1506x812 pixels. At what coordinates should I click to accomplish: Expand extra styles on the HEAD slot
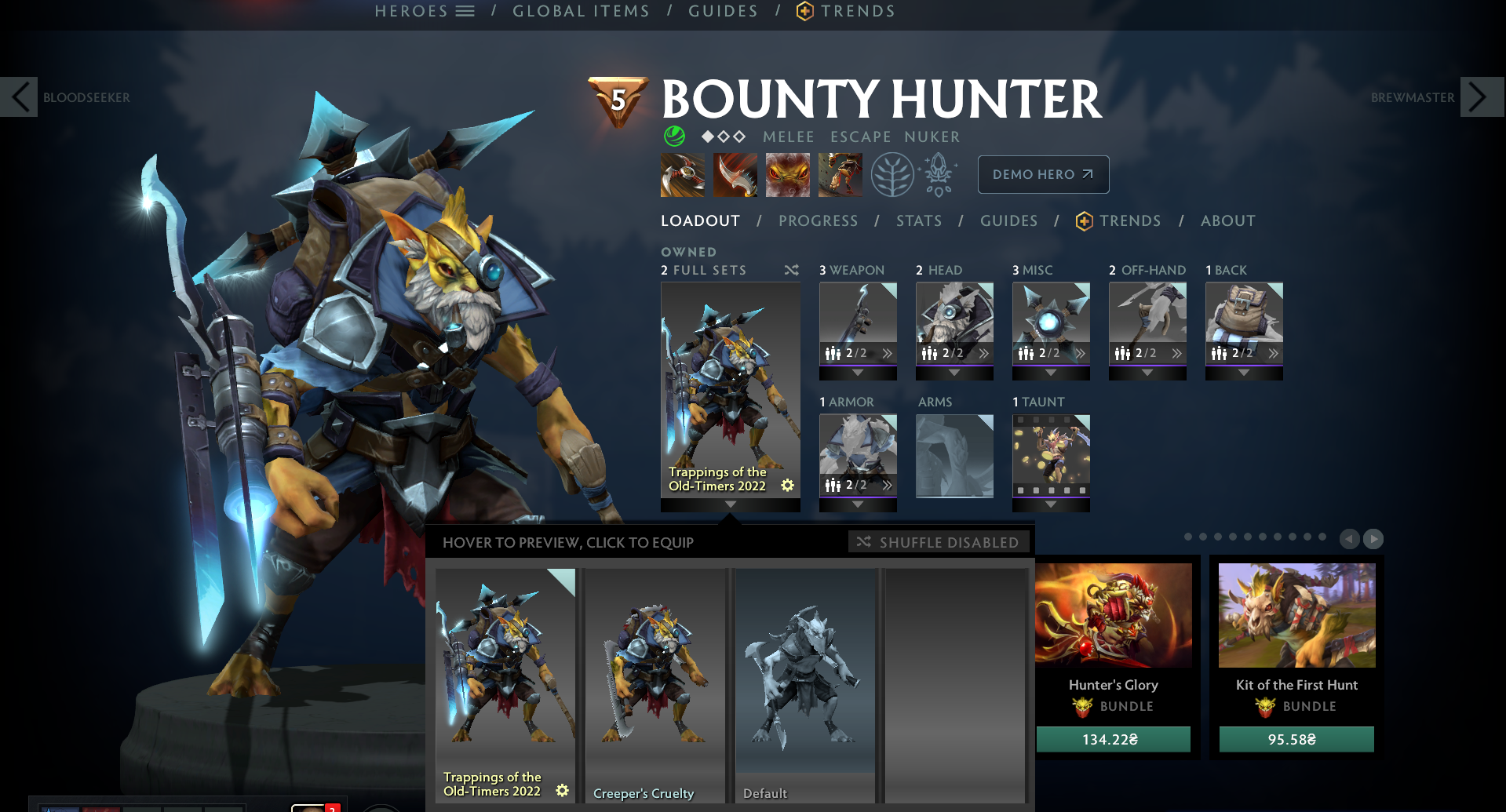click(x=983, y=352)
